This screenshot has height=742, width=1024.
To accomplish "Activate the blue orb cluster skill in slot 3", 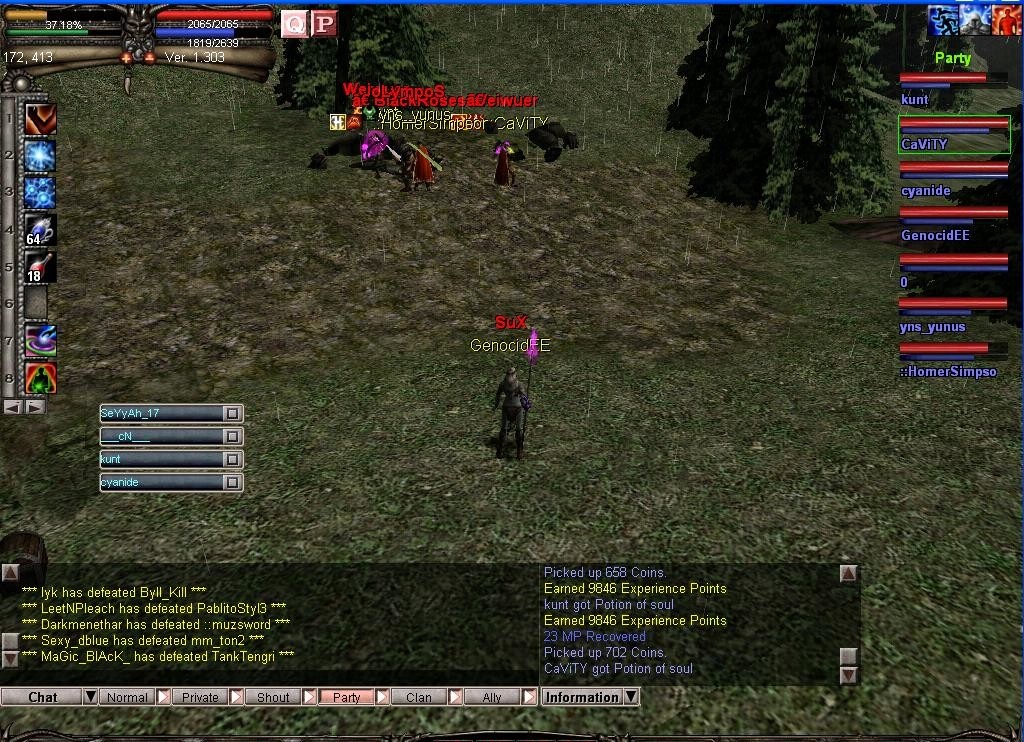I will coord(40,192).
